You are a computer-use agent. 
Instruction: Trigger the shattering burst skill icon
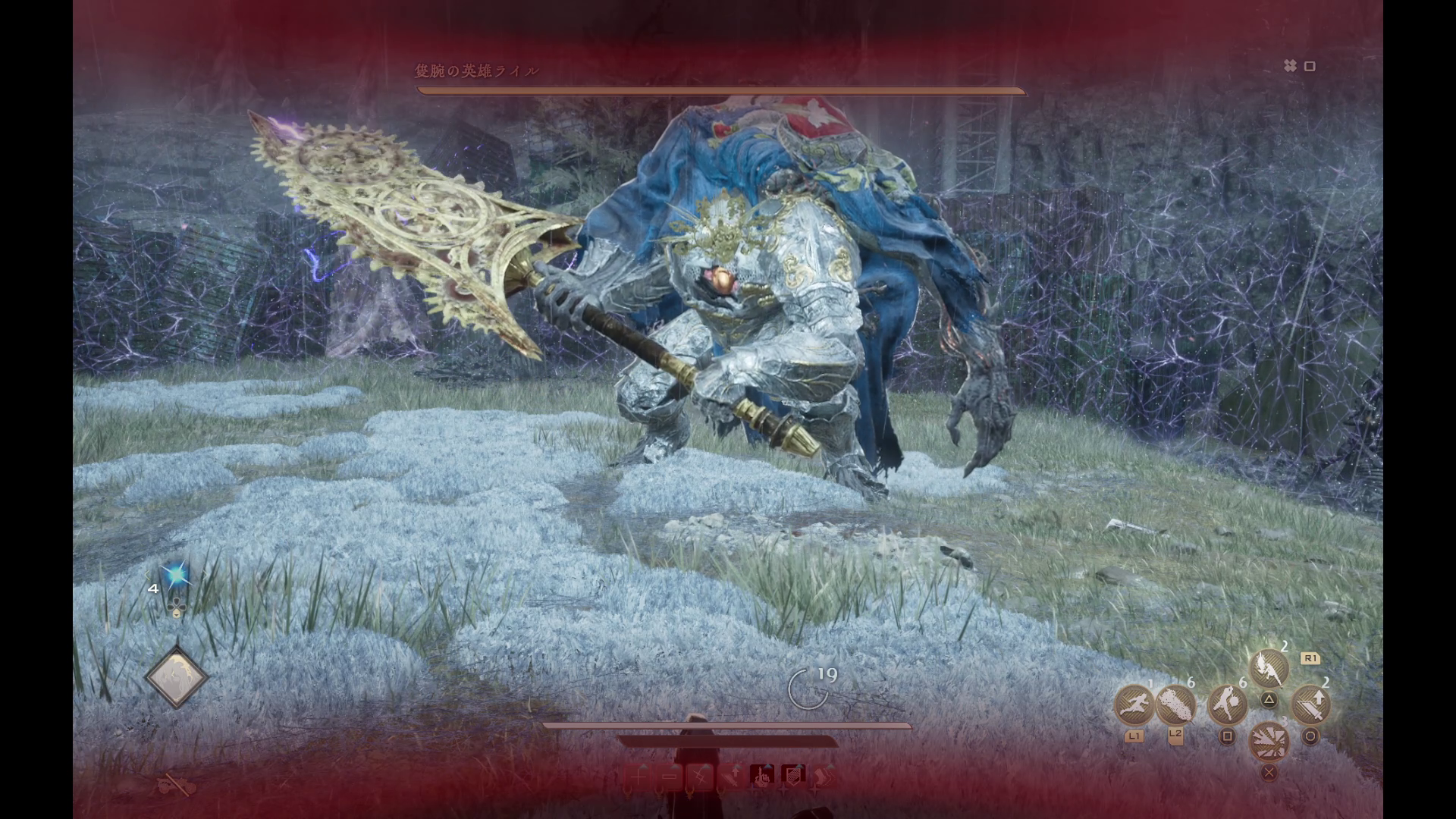pos(1269,741)
